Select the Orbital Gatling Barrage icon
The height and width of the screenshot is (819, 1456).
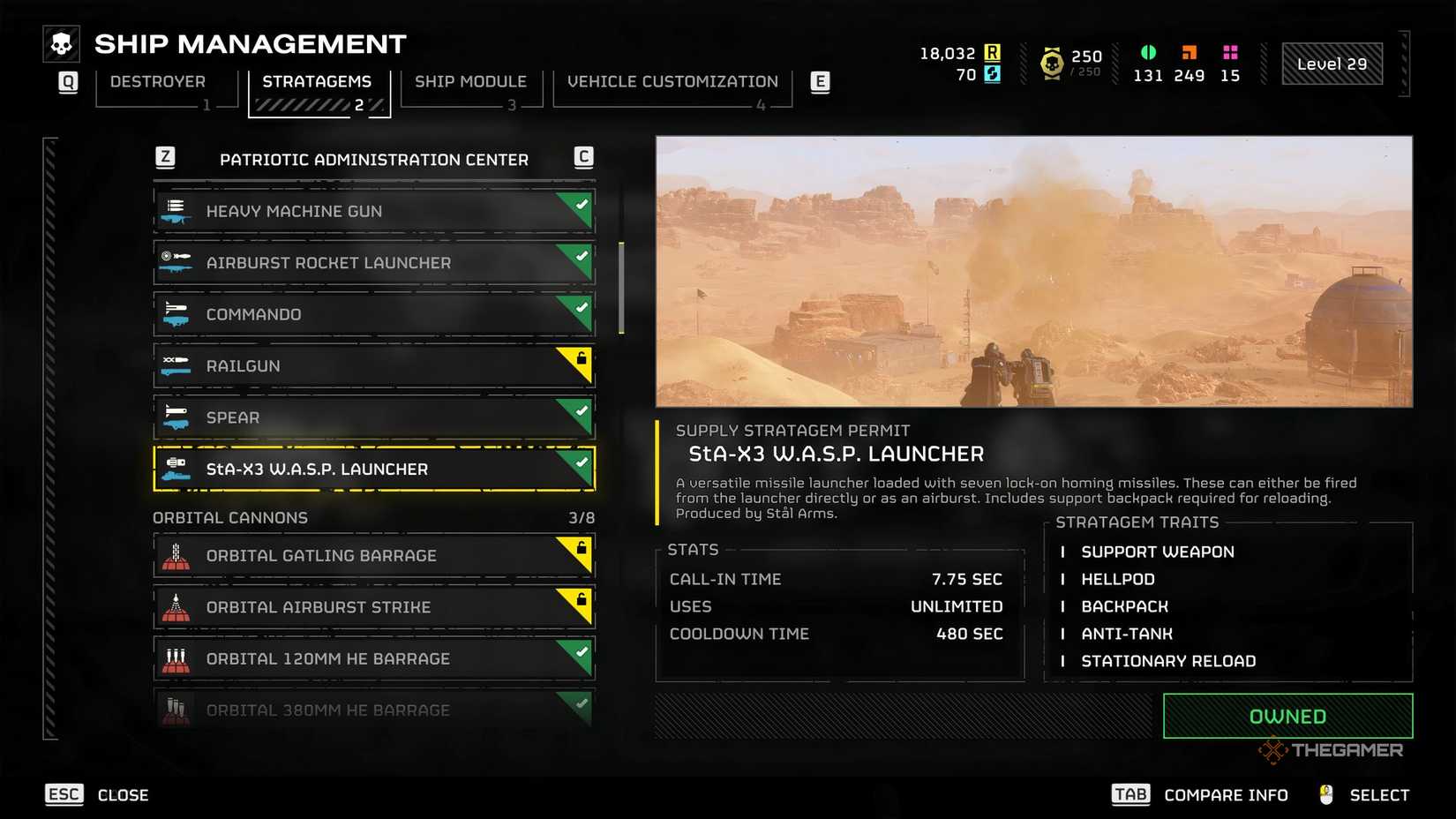(176, 555)
